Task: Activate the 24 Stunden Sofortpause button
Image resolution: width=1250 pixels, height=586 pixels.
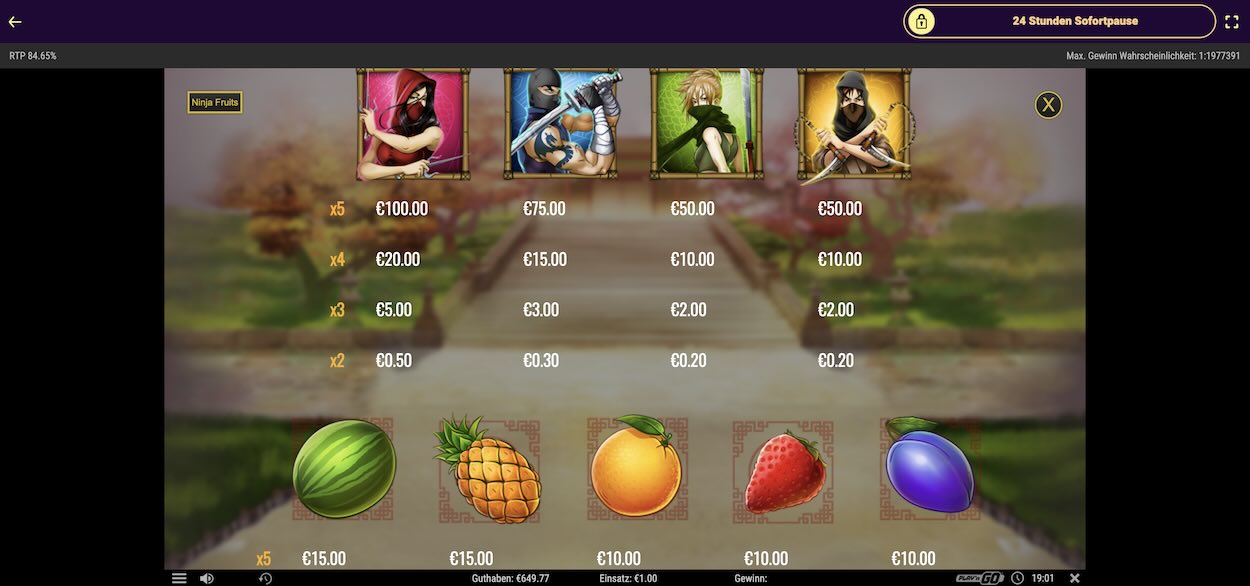Action: [1059, 21]
